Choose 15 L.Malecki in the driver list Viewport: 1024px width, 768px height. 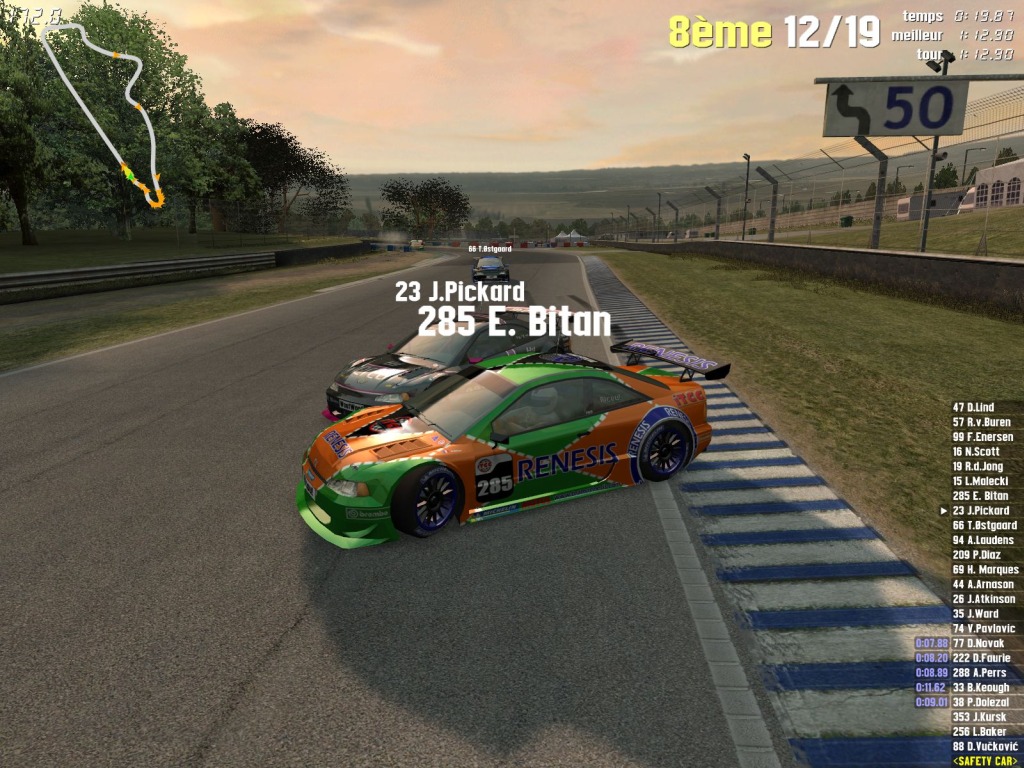coord(980,481)
